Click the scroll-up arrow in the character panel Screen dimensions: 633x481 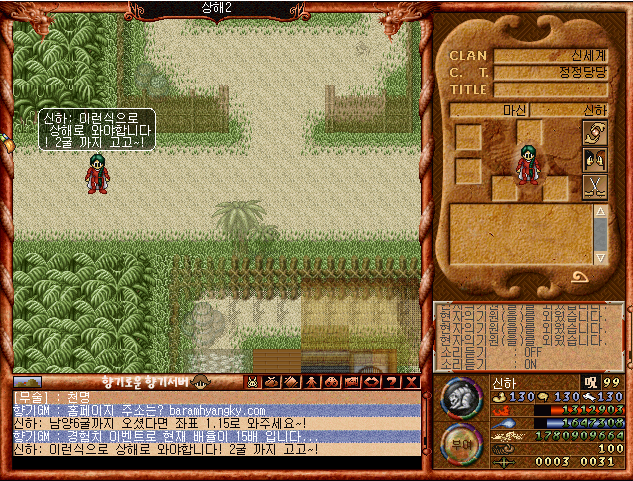click(600, 212)
